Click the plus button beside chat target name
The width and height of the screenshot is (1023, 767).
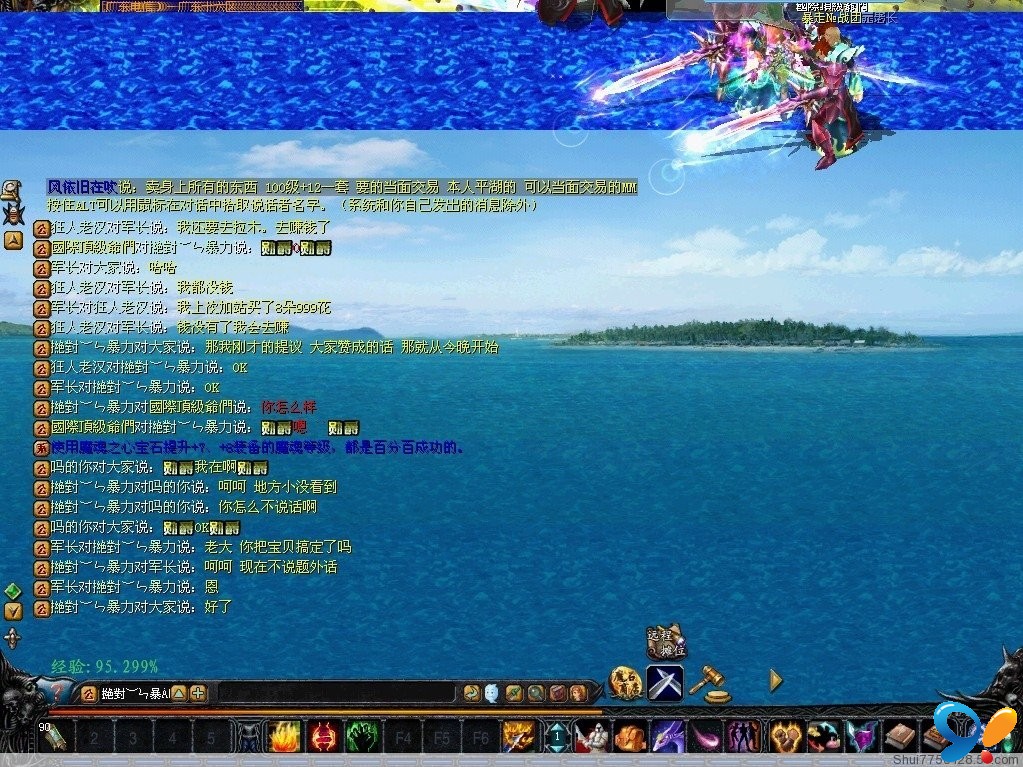[198, 692]
